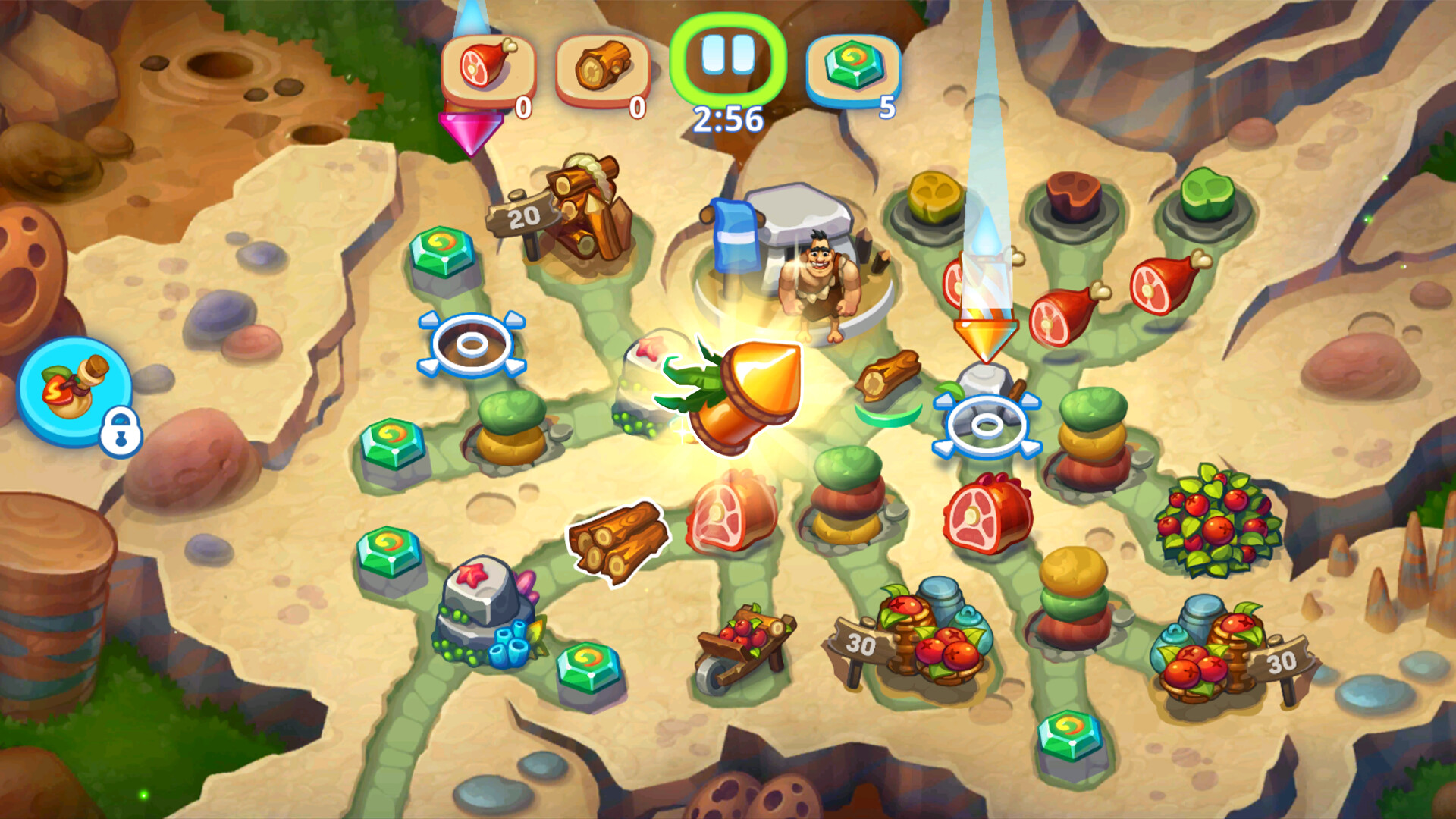Viewport: 1456px width, 819px height.
Task: Tap the timer showing 2:56
Action: pyautogui.click(x=726, y=116)
